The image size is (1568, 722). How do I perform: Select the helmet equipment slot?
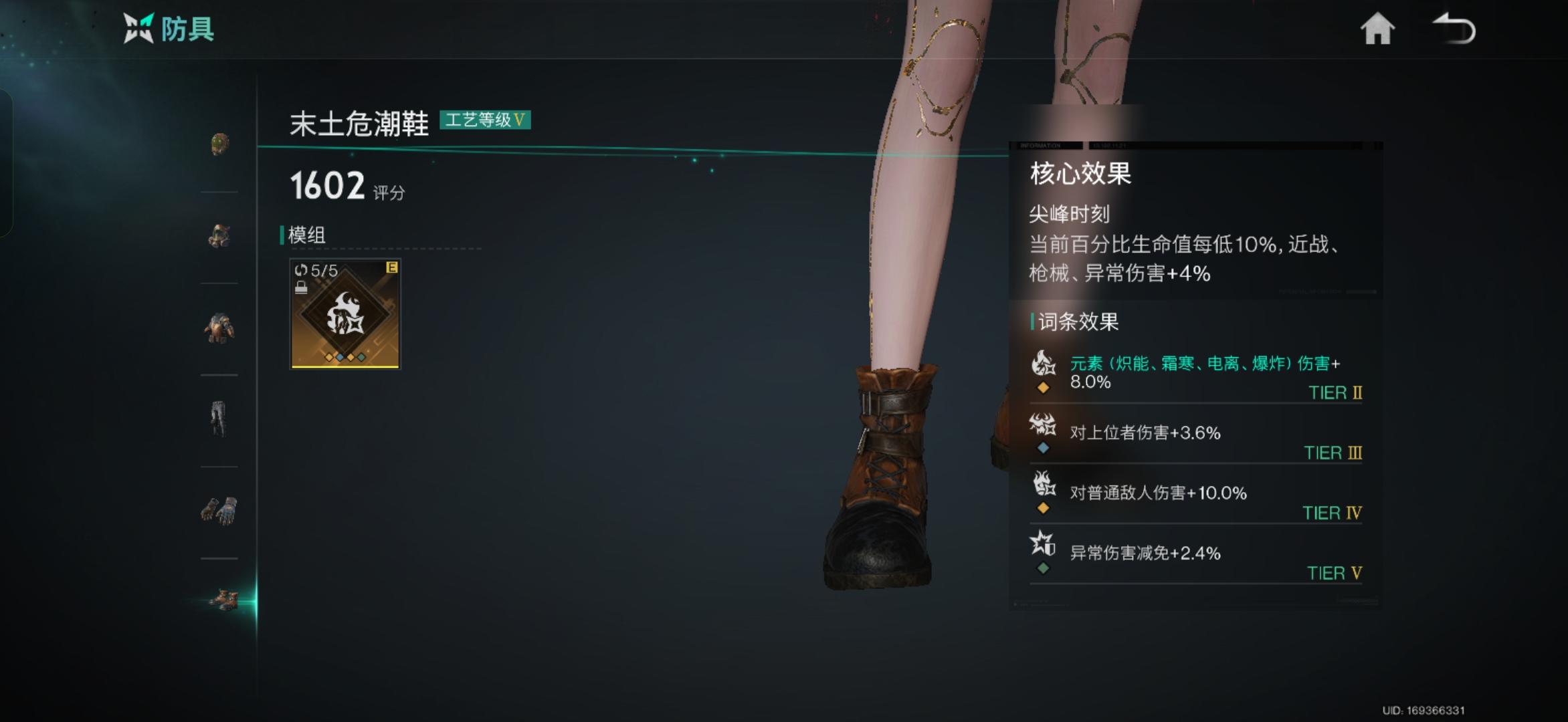(x=221, y=144)
